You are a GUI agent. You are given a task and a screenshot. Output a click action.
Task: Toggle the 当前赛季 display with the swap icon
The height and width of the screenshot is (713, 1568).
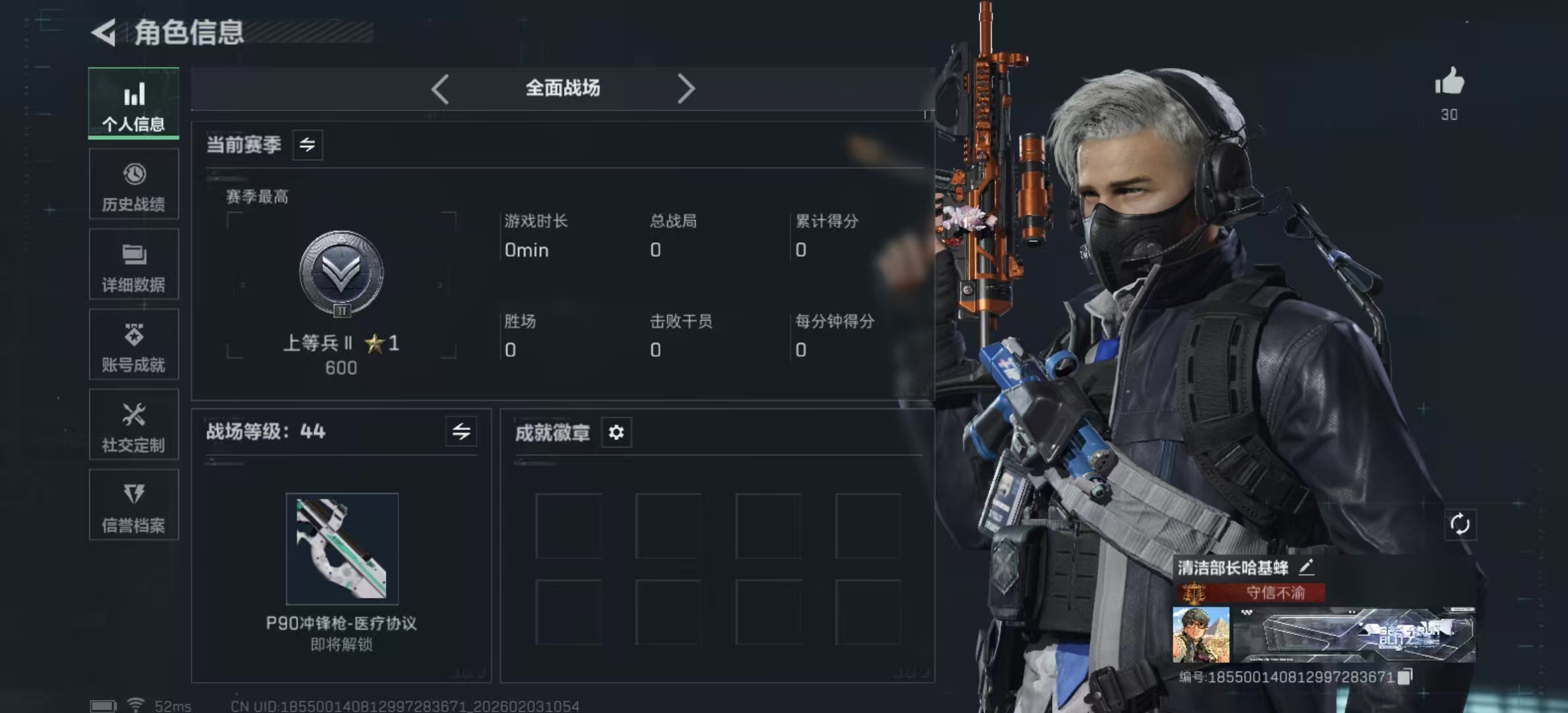pos(309,145)
